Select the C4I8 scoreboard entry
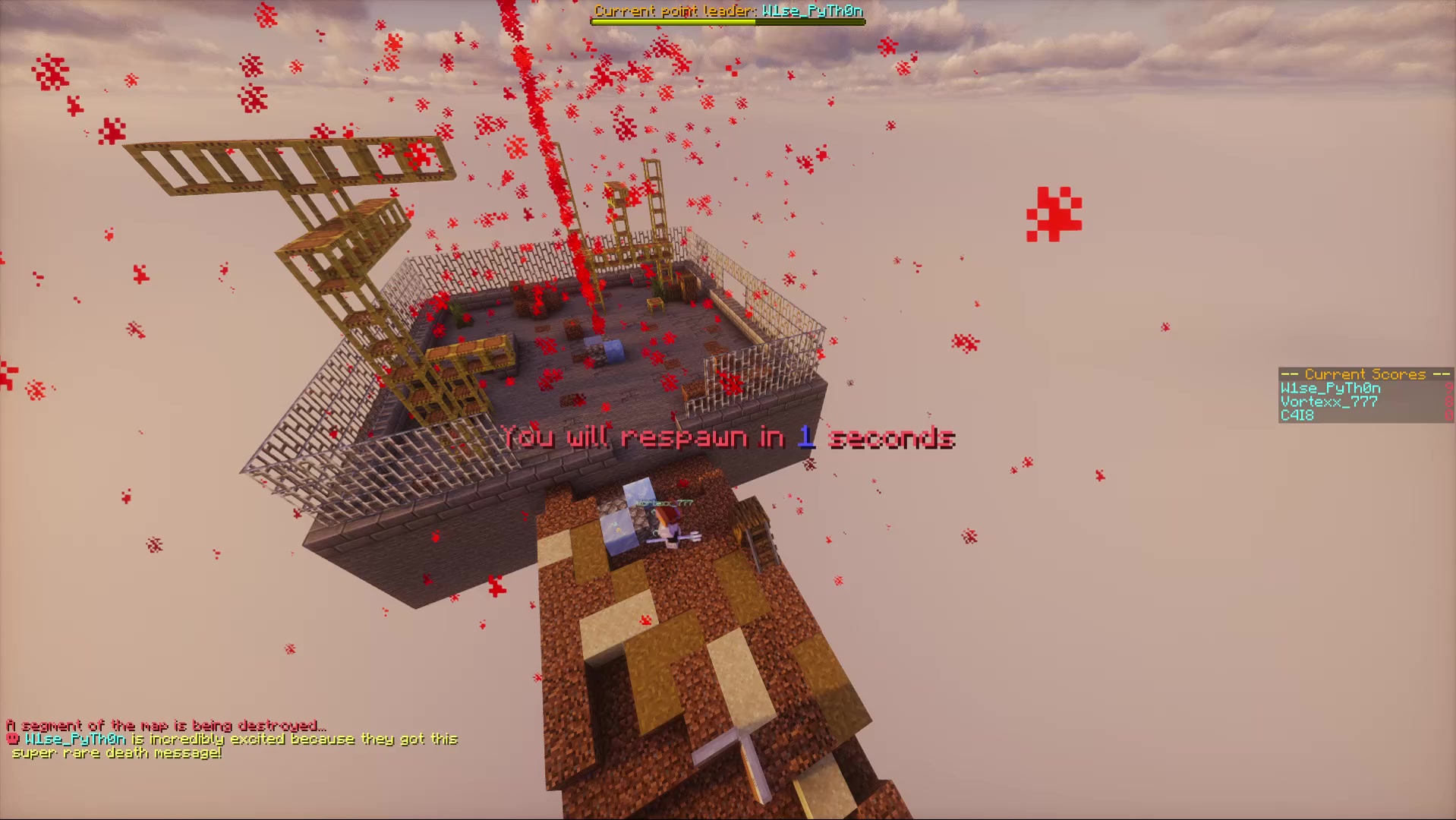Viewport: 1456px width, 820px height. [1298, 415]
